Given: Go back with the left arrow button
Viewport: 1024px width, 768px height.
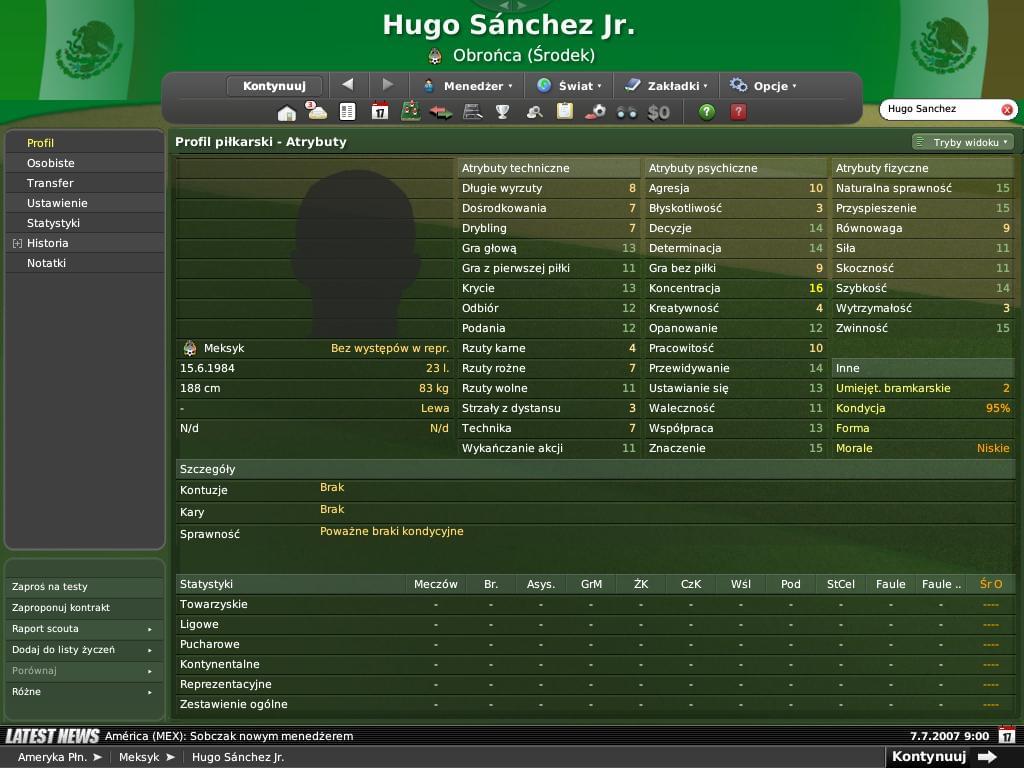Looking at the screenshot, I should 348,85.
